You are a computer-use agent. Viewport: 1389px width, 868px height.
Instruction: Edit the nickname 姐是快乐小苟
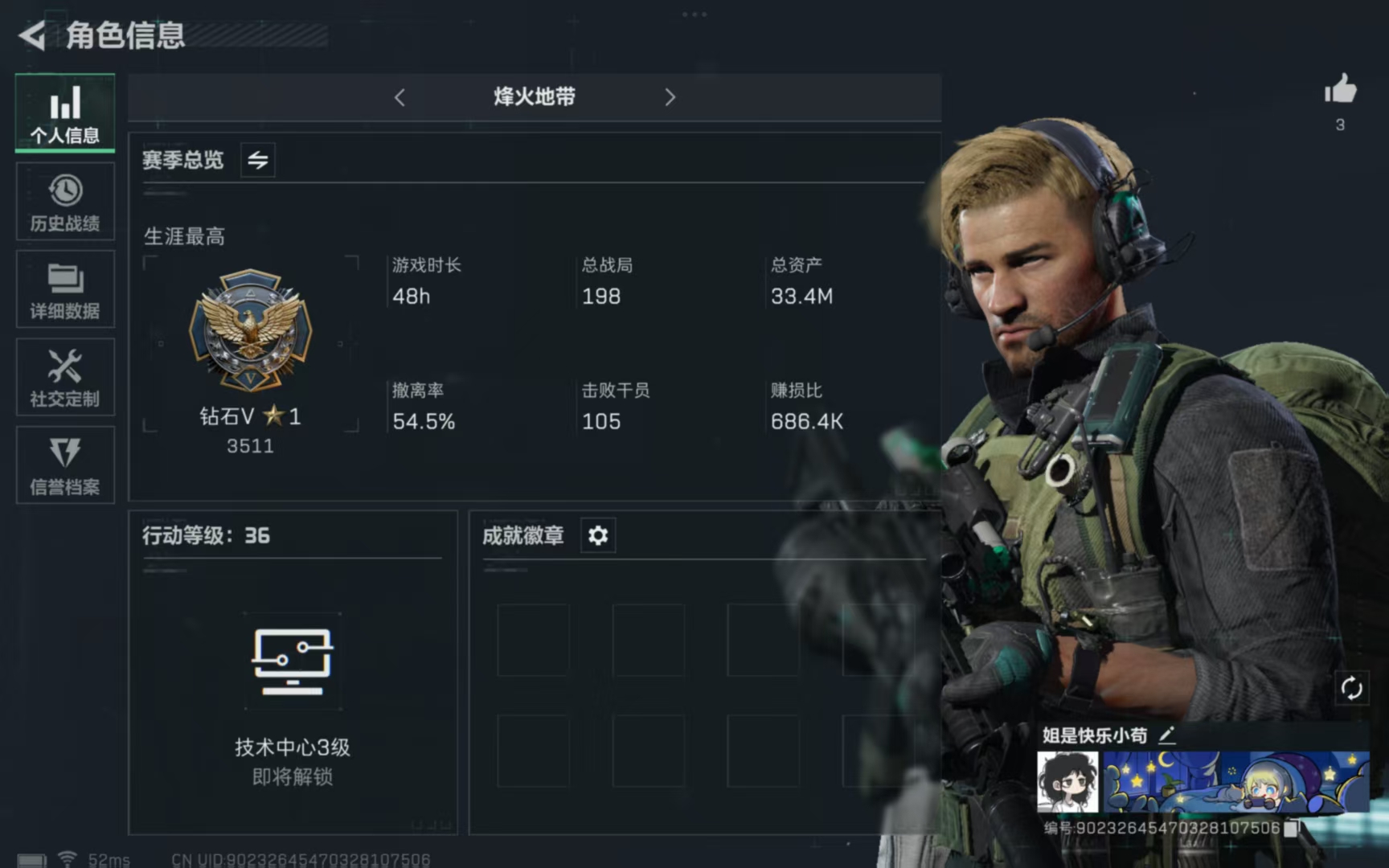pyautogui.click(x=1170, y=734)
